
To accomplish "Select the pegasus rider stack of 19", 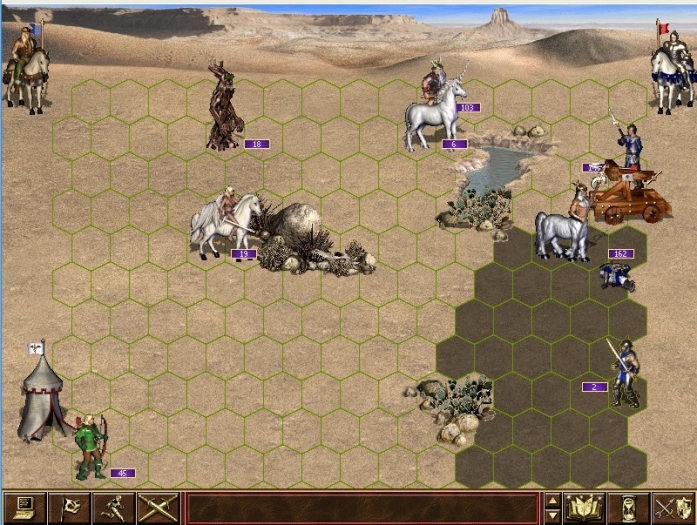I will click(x=226, y=224).
